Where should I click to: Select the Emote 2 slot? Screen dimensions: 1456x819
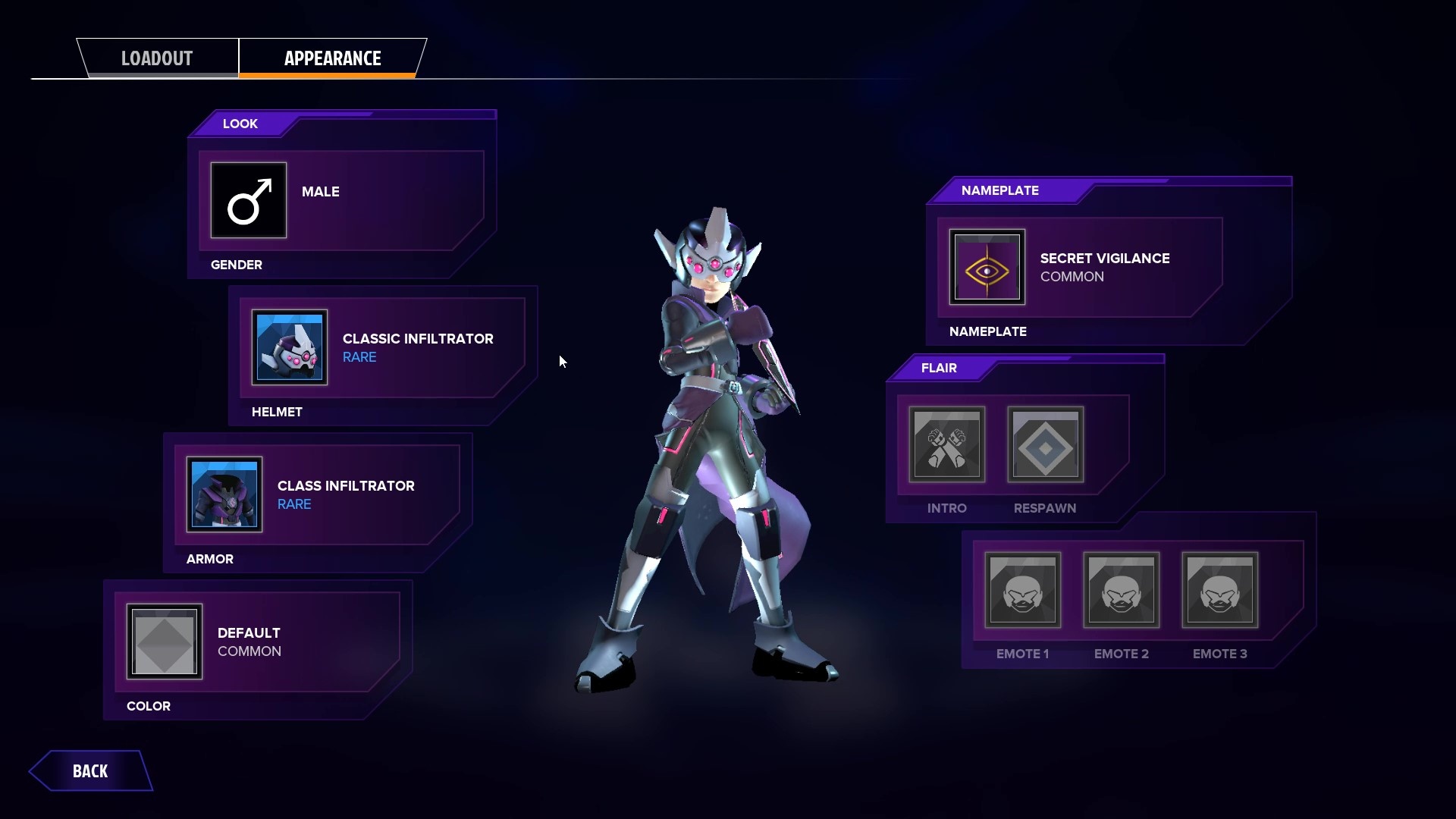(x=1122, y=590)
